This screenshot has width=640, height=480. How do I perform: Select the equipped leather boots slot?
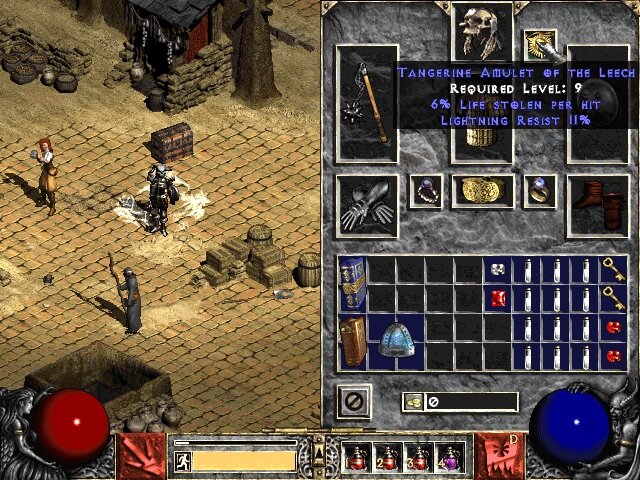597,203
